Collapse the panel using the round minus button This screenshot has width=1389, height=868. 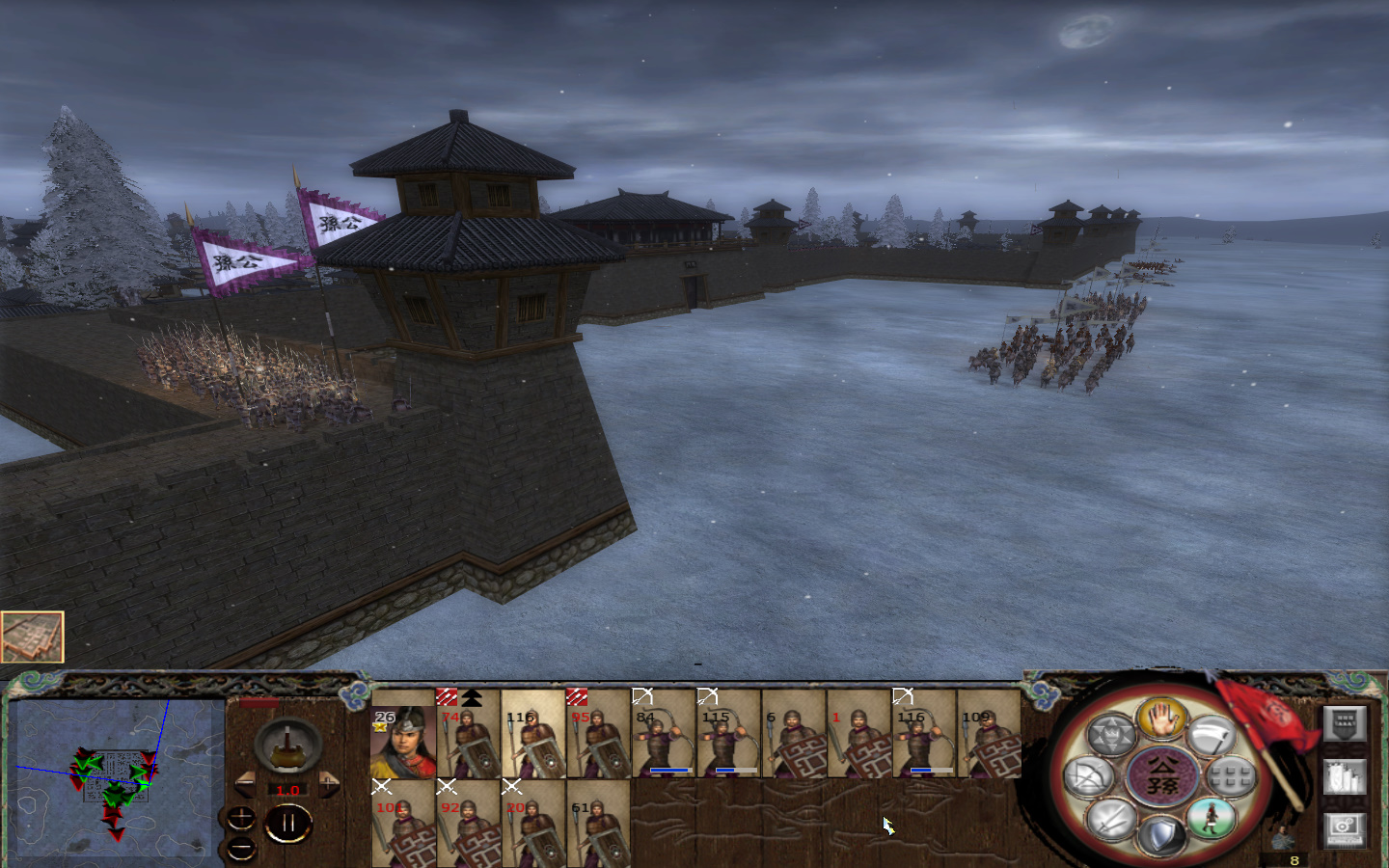(x=240, y=848)
